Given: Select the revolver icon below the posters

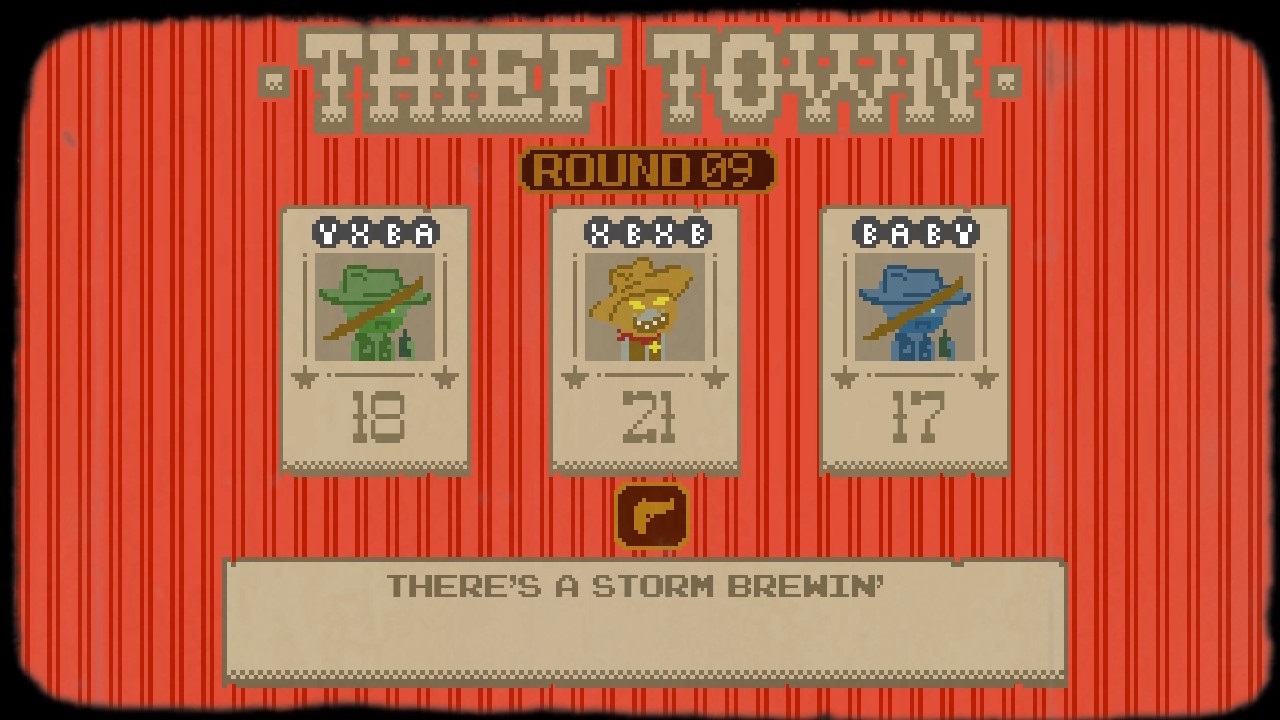Looking at the screenshot, I should click(652, 515).
